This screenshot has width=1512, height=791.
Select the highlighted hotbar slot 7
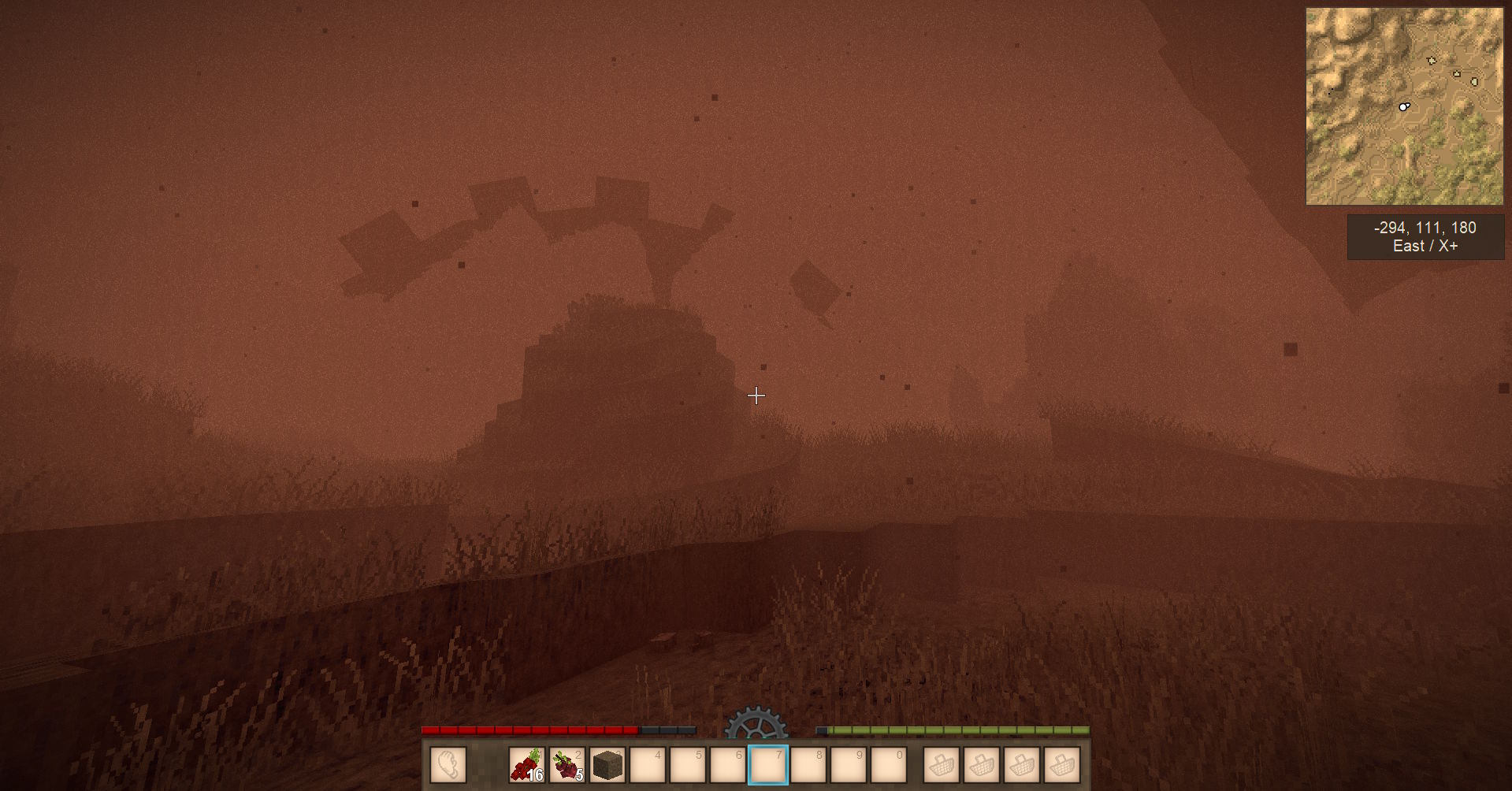768,765
